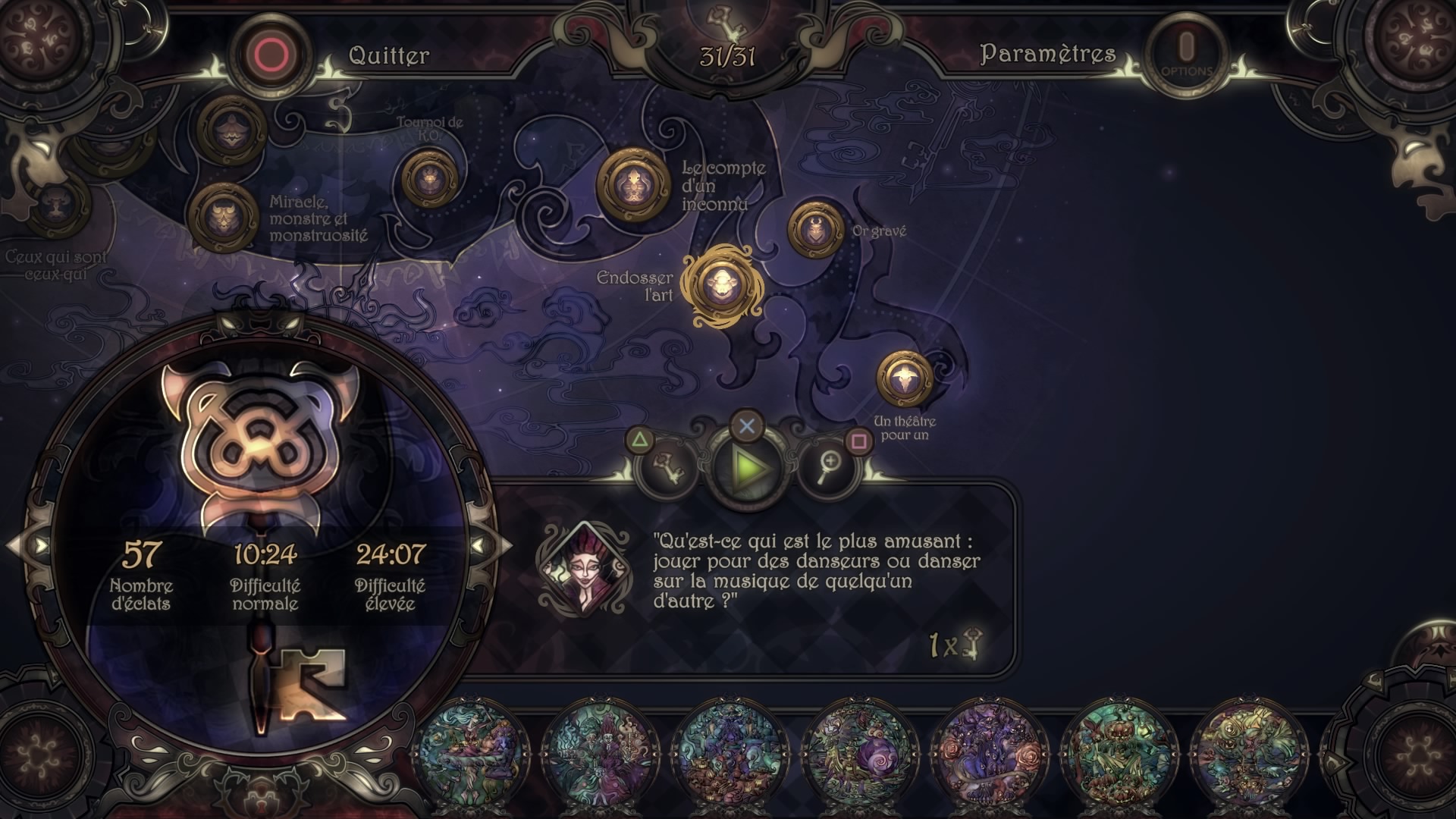This screenshot has height=819, width=1456.
Task: Start the level with the green play button
Action: 748,469
